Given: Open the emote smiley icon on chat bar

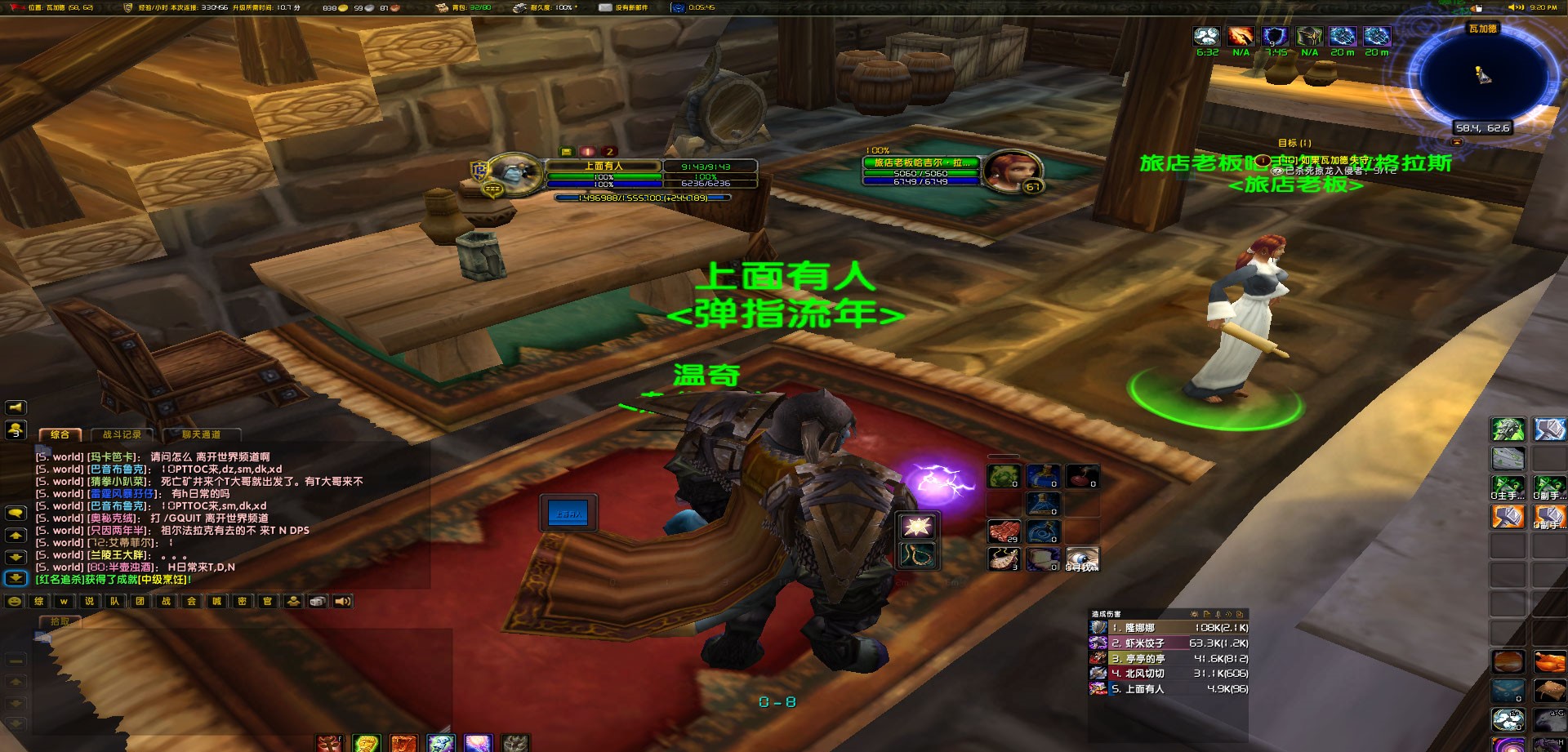Looking at the screenshot, I should [15, 602].
